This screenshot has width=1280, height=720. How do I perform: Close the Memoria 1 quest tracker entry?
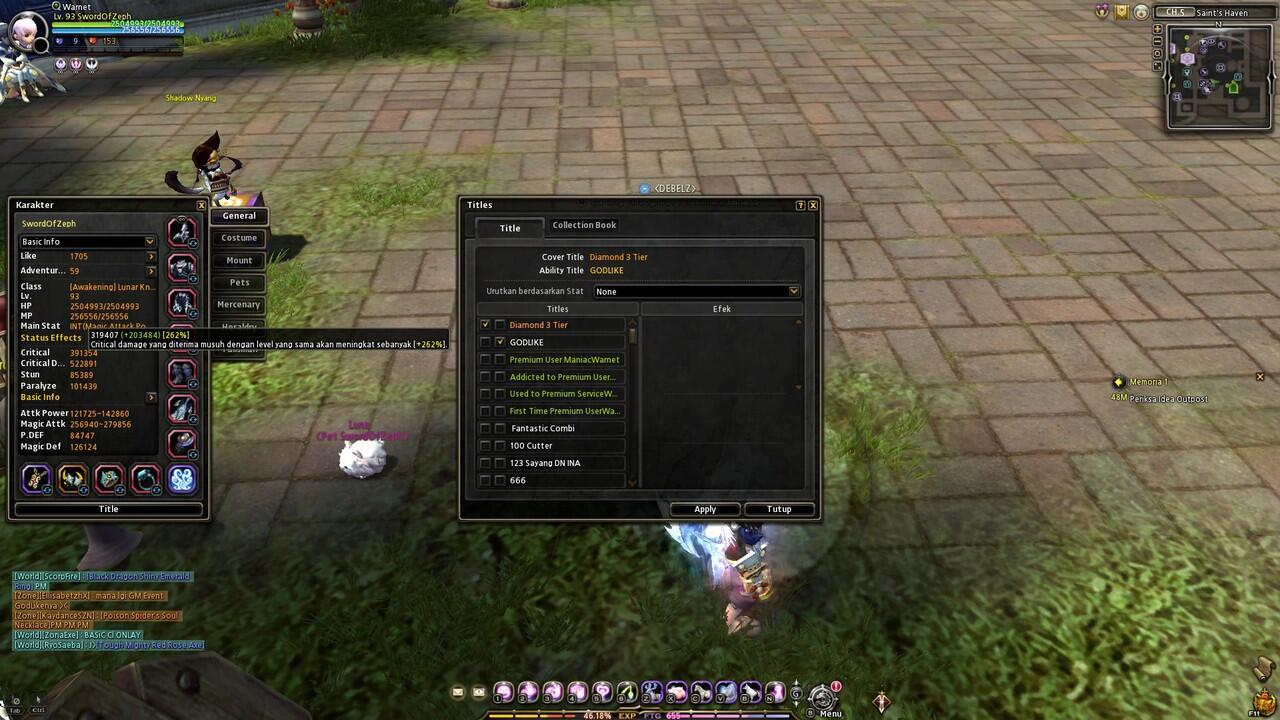click(x=1260, y=377)
